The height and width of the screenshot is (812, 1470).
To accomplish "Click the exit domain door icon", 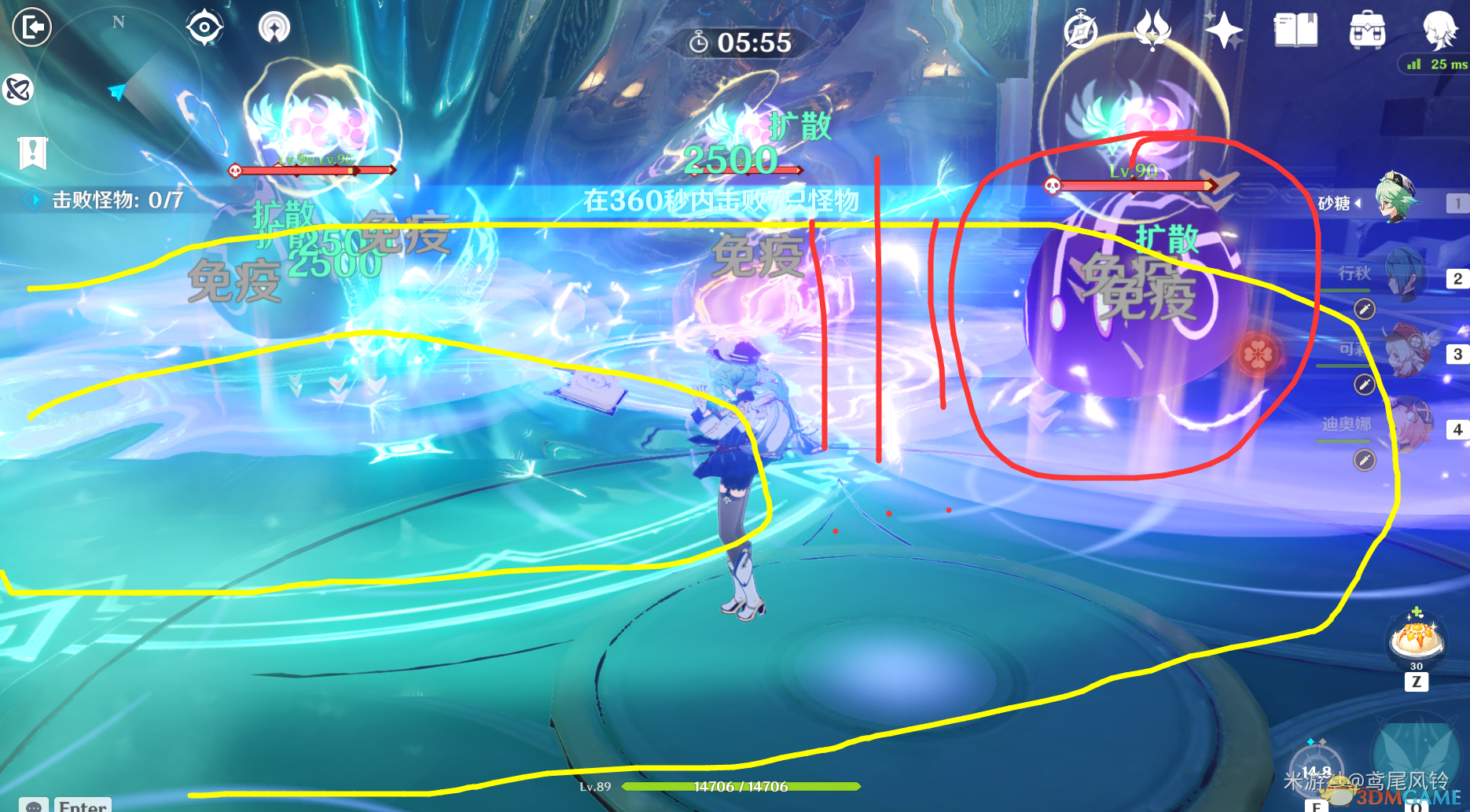I will (32, 28).
